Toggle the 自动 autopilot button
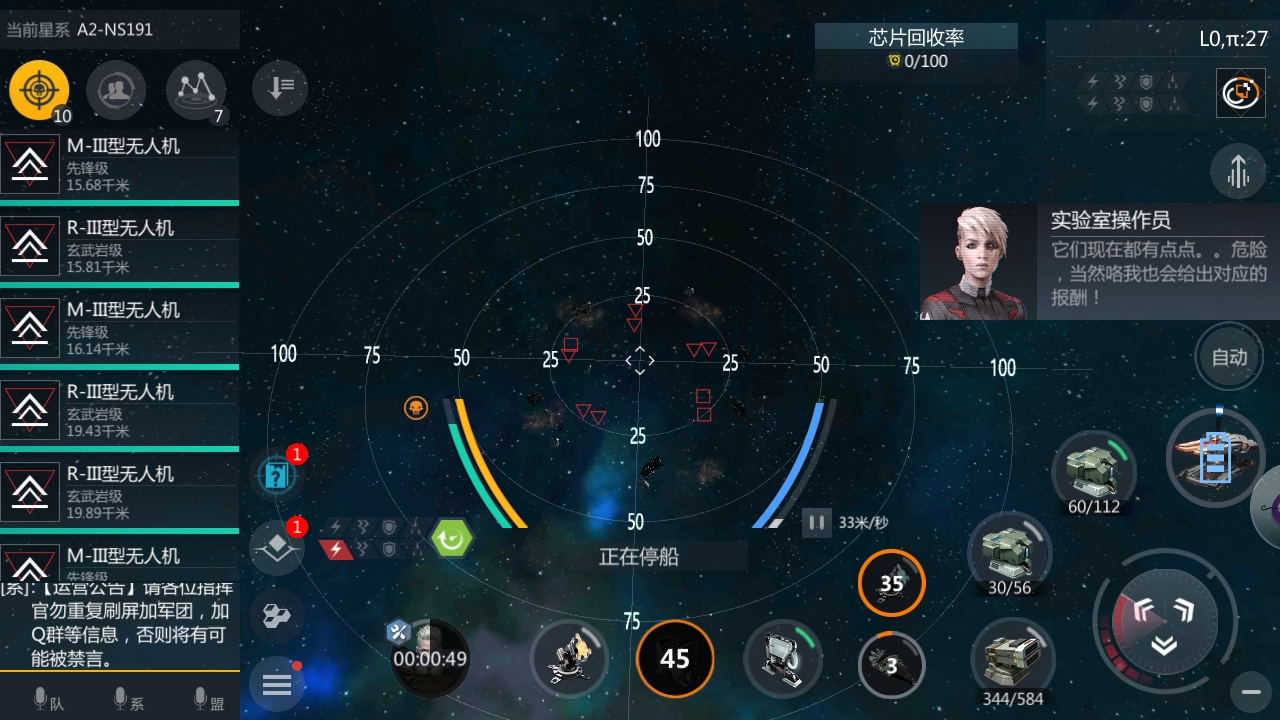The image size is (1280, 720). (1229, 357)
